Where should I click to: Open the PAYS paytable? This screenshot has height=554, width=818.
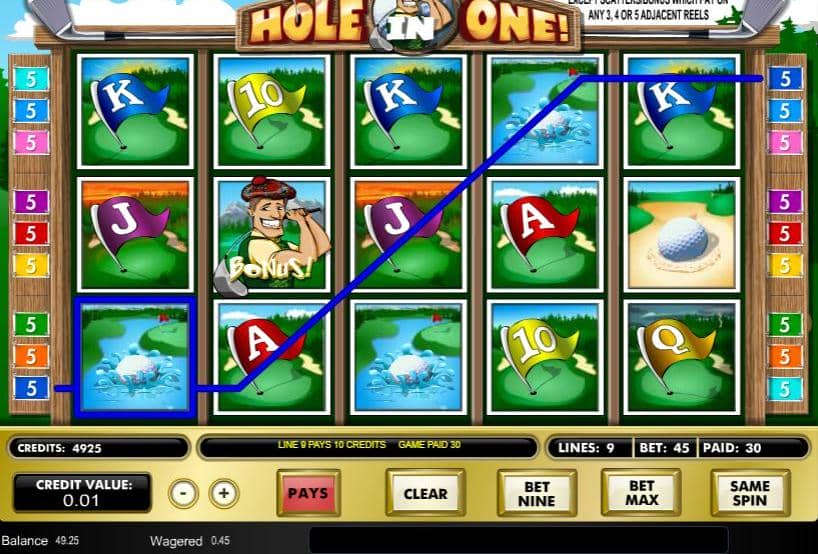coord(308,493)
